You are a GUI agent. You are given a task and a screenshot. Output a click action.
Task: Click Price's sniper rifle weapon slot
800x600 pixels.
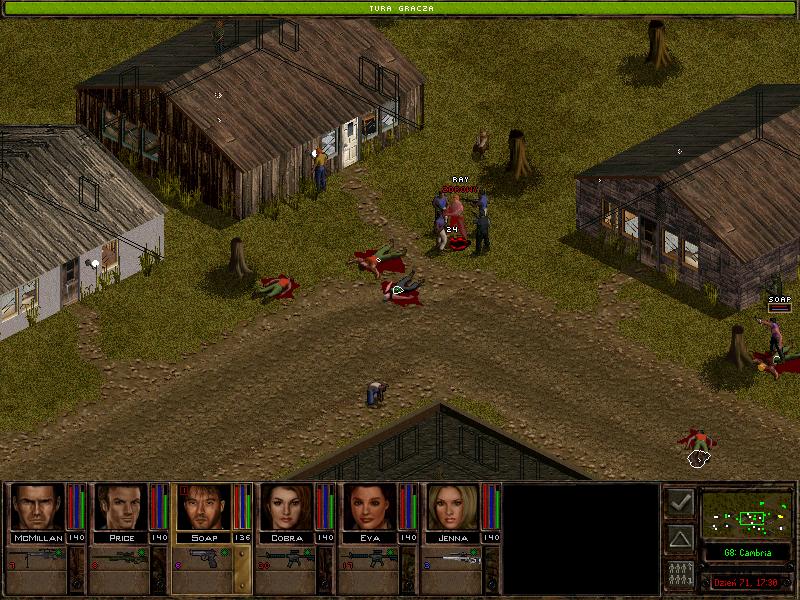coord(120,558)
